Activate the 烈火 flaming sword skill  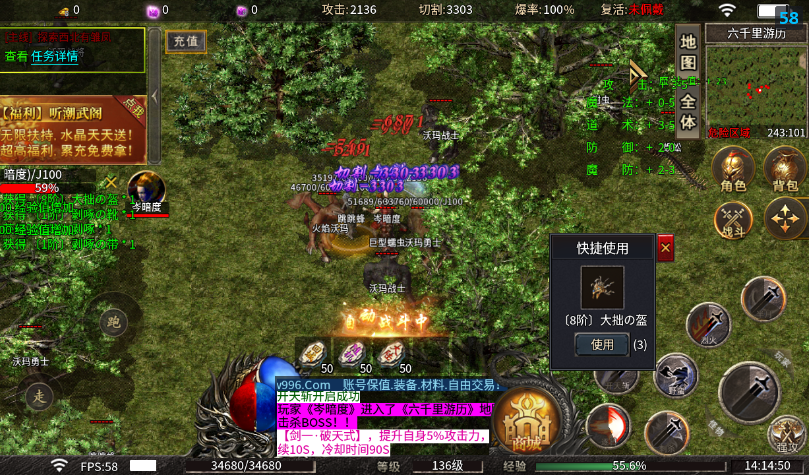[710, 327]
